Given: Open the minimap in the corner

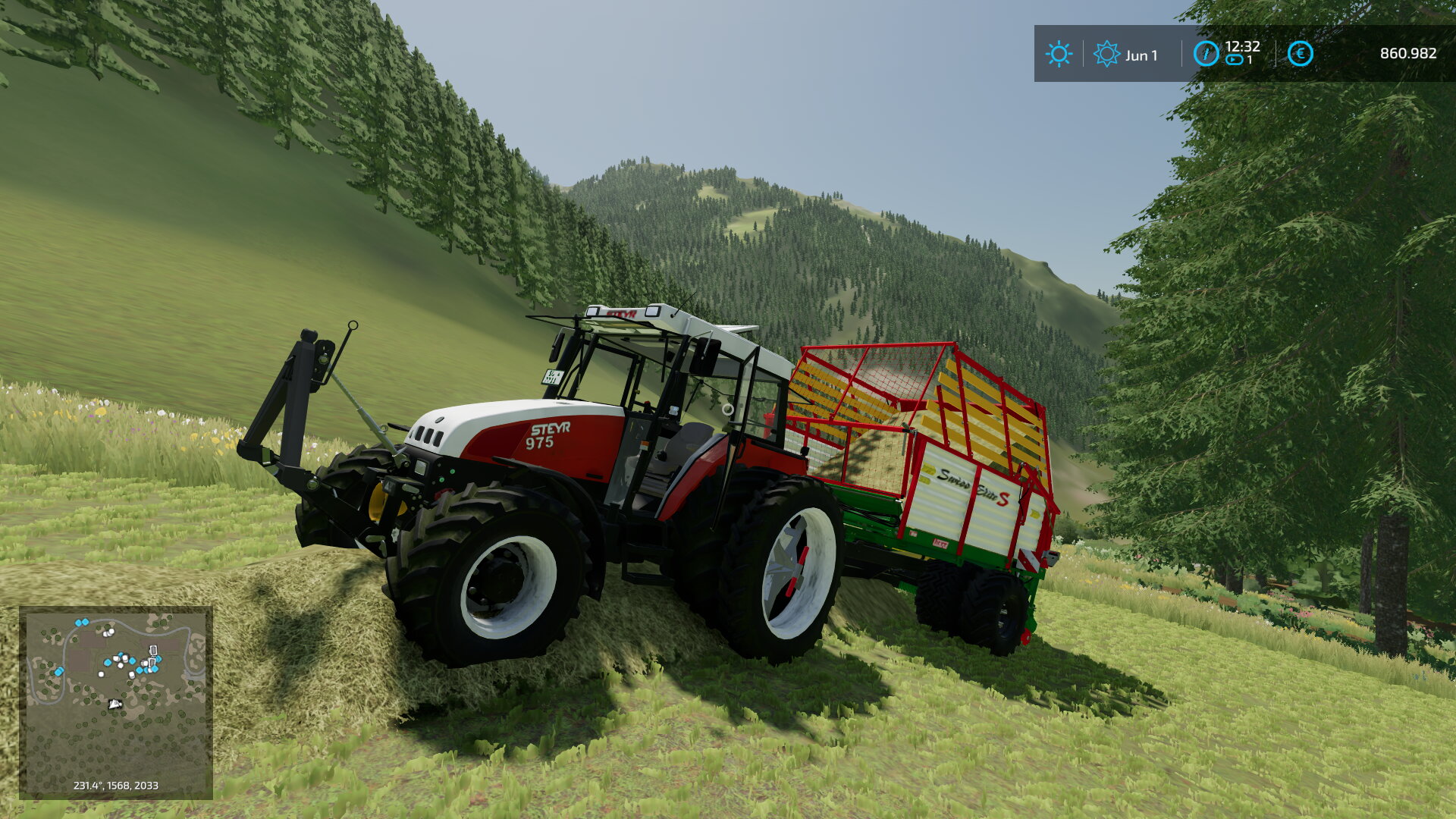Looking at the screenshot, I should tap(115, 701).
